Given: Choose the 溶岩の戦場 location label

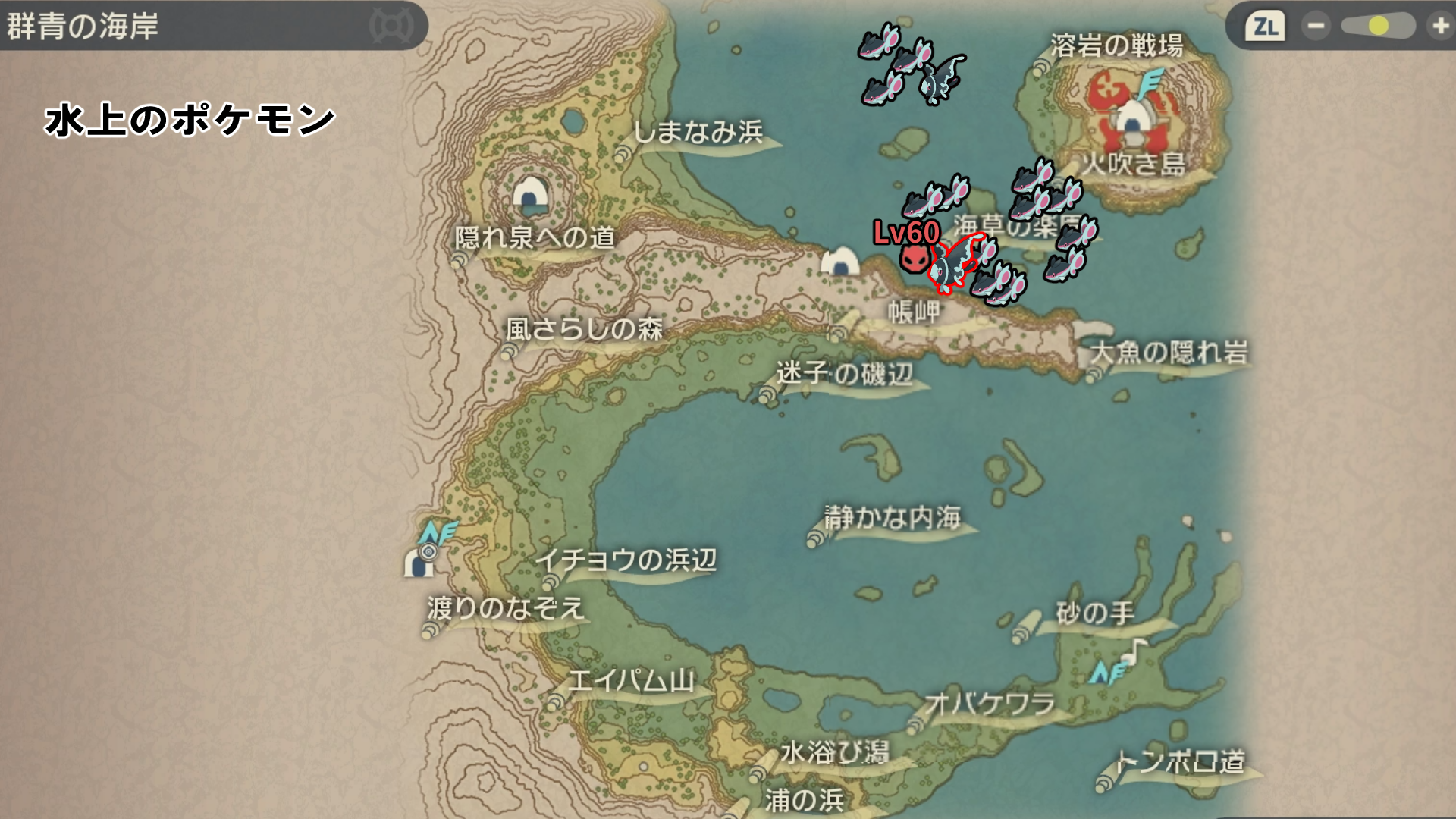Looking at the screenshot, I should pos(1116,46).
